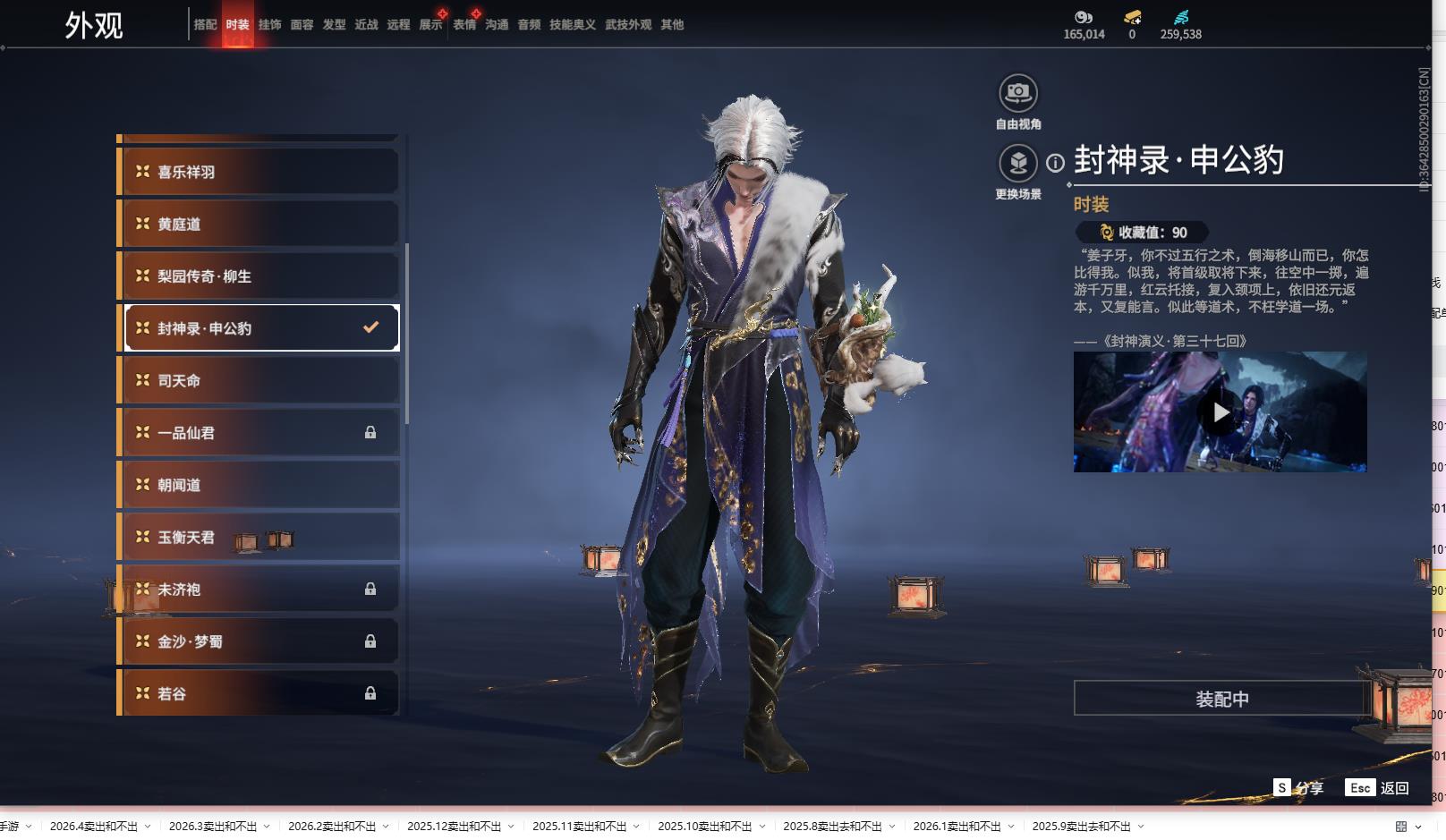Switch to the 搭配 tab
This screenshot has width=1446, height=840.
click(x=205, y=25)
